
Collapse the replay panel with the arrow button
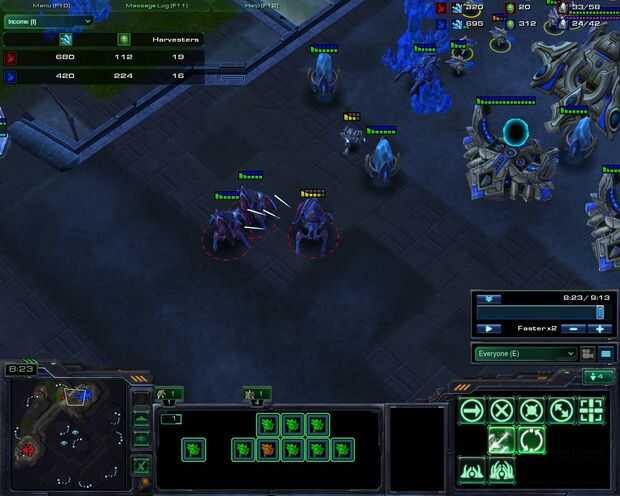(x=488, y=297)
